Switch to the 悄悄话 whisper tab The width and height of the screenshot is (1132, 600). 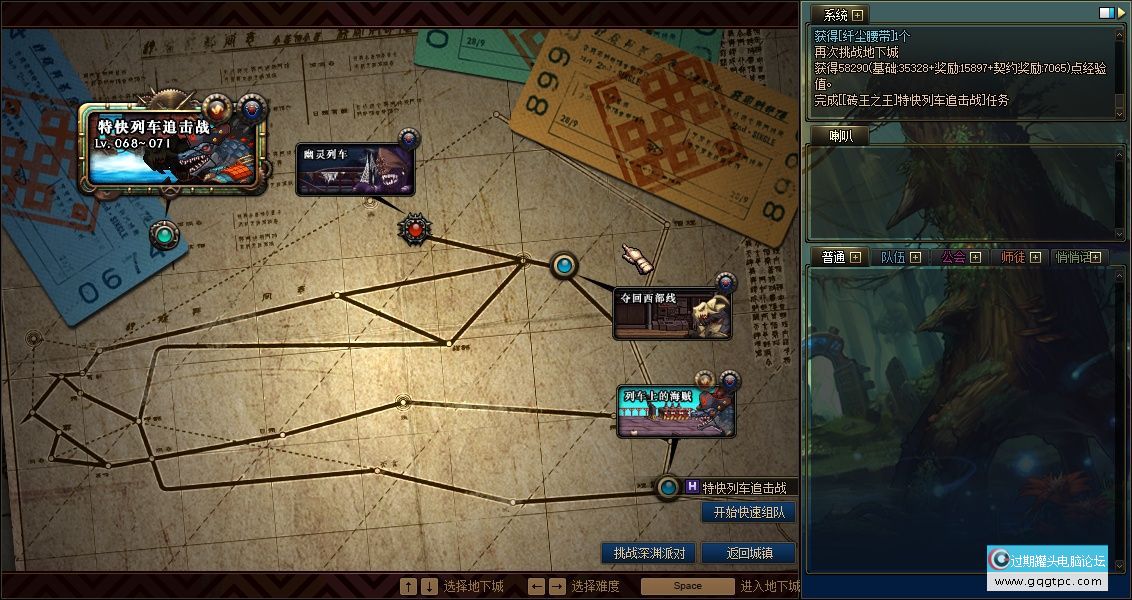1073,257
